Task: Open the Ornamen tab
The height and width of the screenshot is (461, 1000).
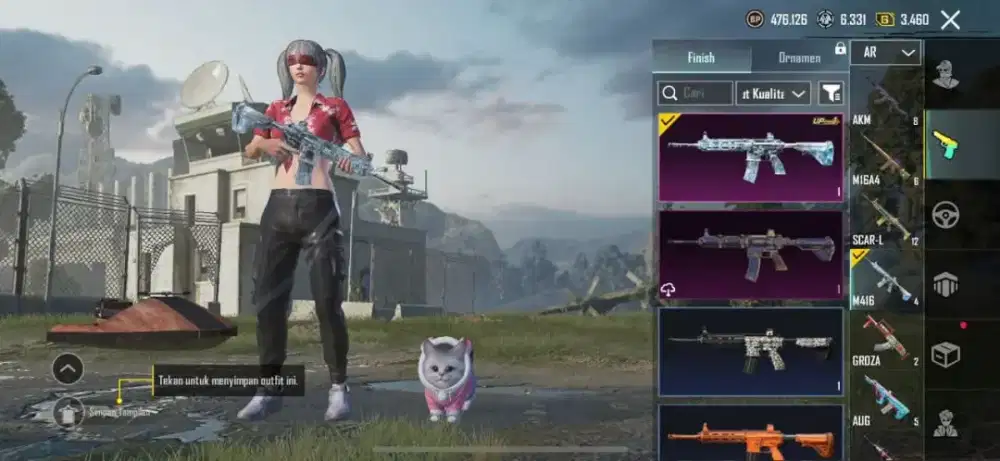Action: coord(799,58)
